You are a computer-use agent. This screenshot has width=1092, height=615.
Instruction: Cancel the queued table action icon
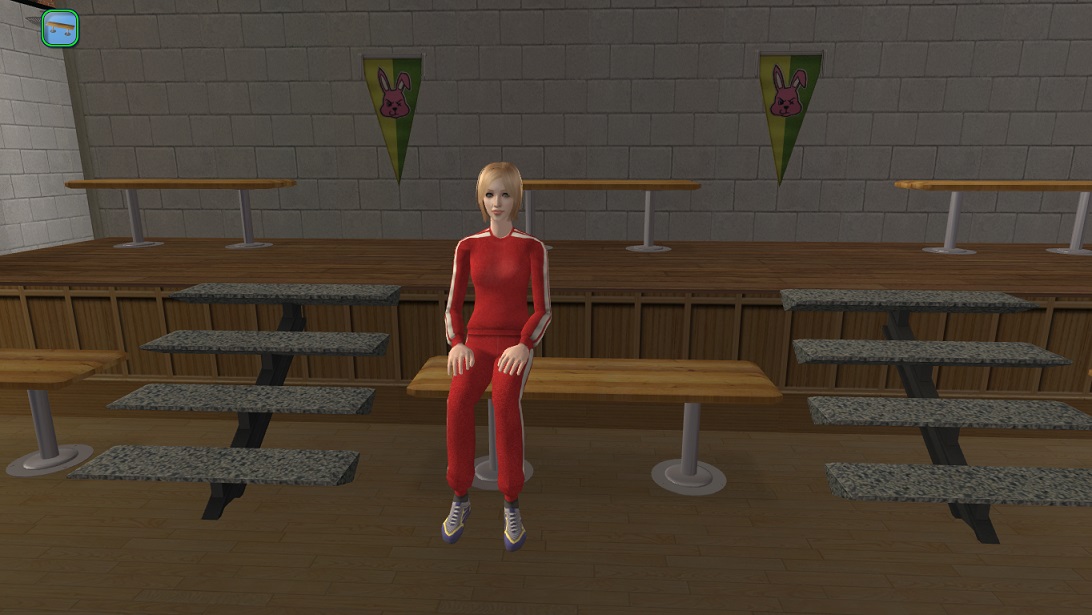point(60,27)
